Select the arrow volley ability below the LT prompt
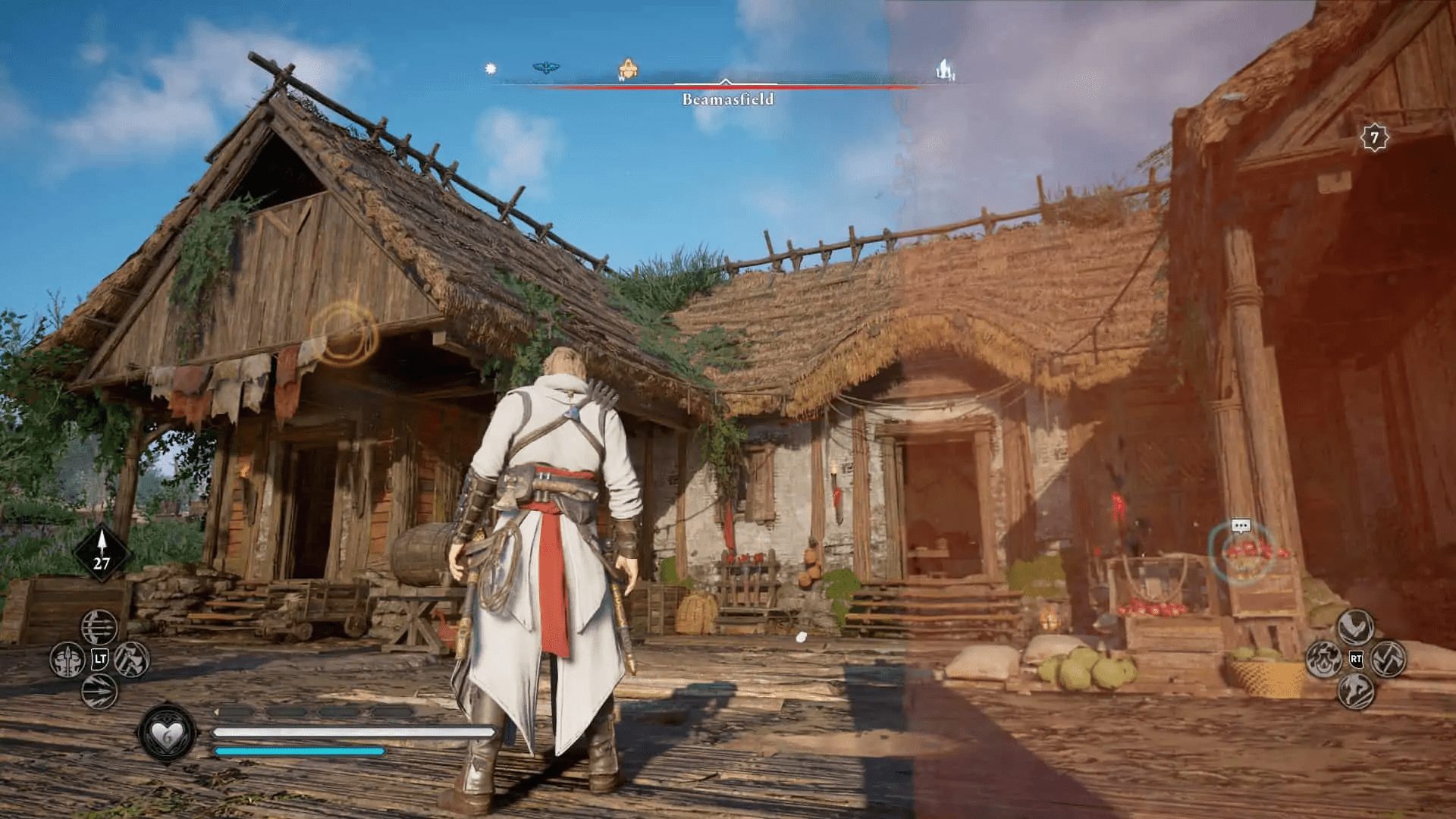The width and height of the screenshot is (1456, 819). click(99, 691)
